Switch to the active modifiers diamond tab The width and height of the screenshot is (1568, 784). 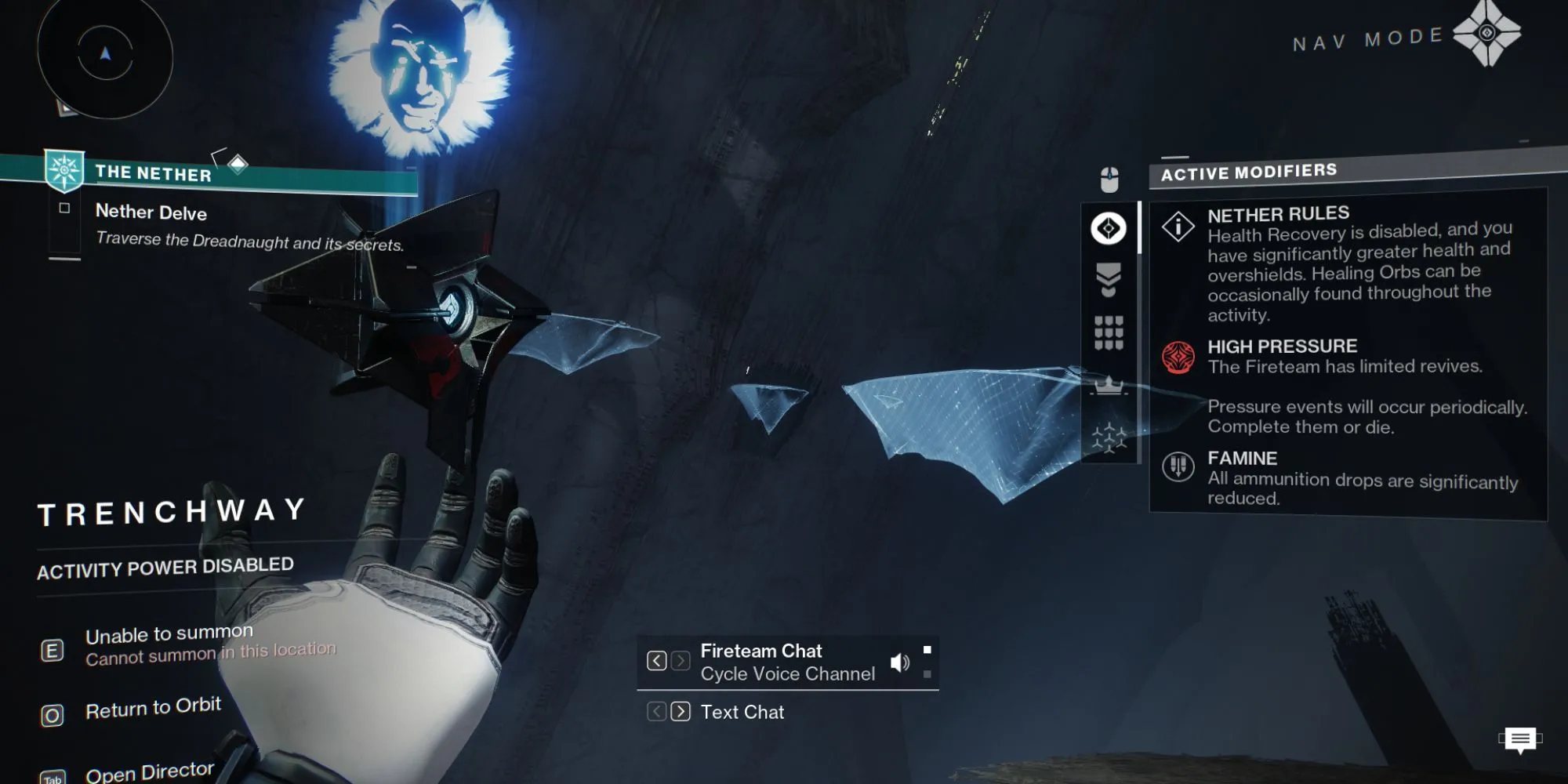[x=1109, y=229]
